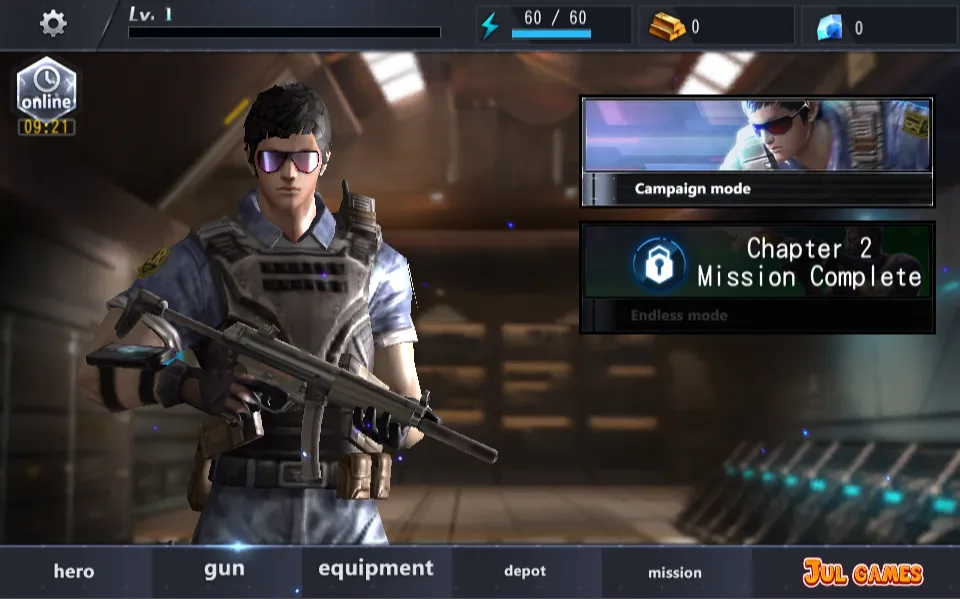Go to the depot tab
This screenshot has width=960, height=599.
point(525,572)
